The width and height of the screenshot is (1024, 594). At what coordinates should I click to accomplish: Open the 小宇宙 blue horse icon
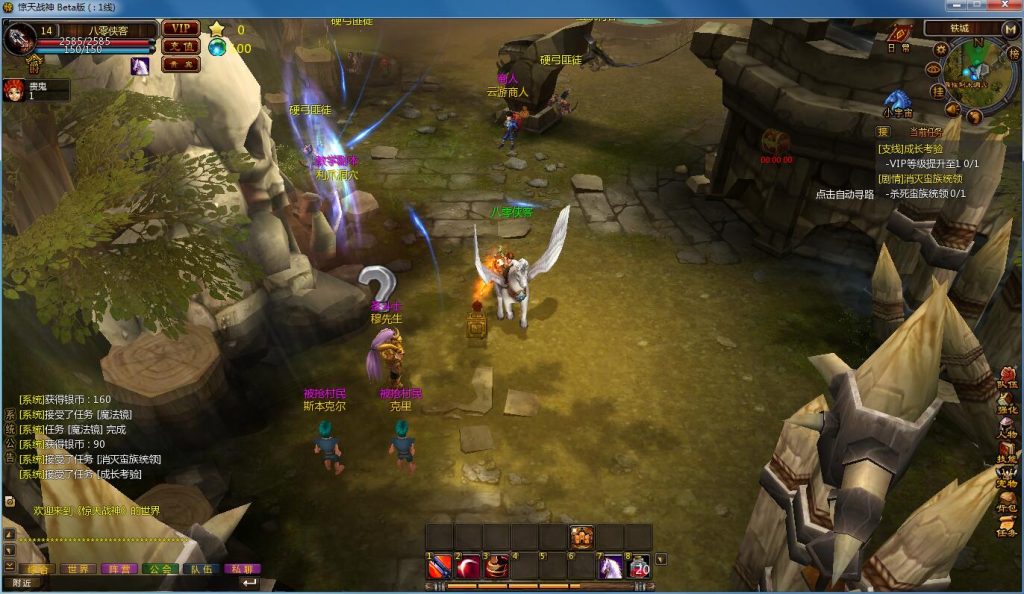tap(897, 101)
